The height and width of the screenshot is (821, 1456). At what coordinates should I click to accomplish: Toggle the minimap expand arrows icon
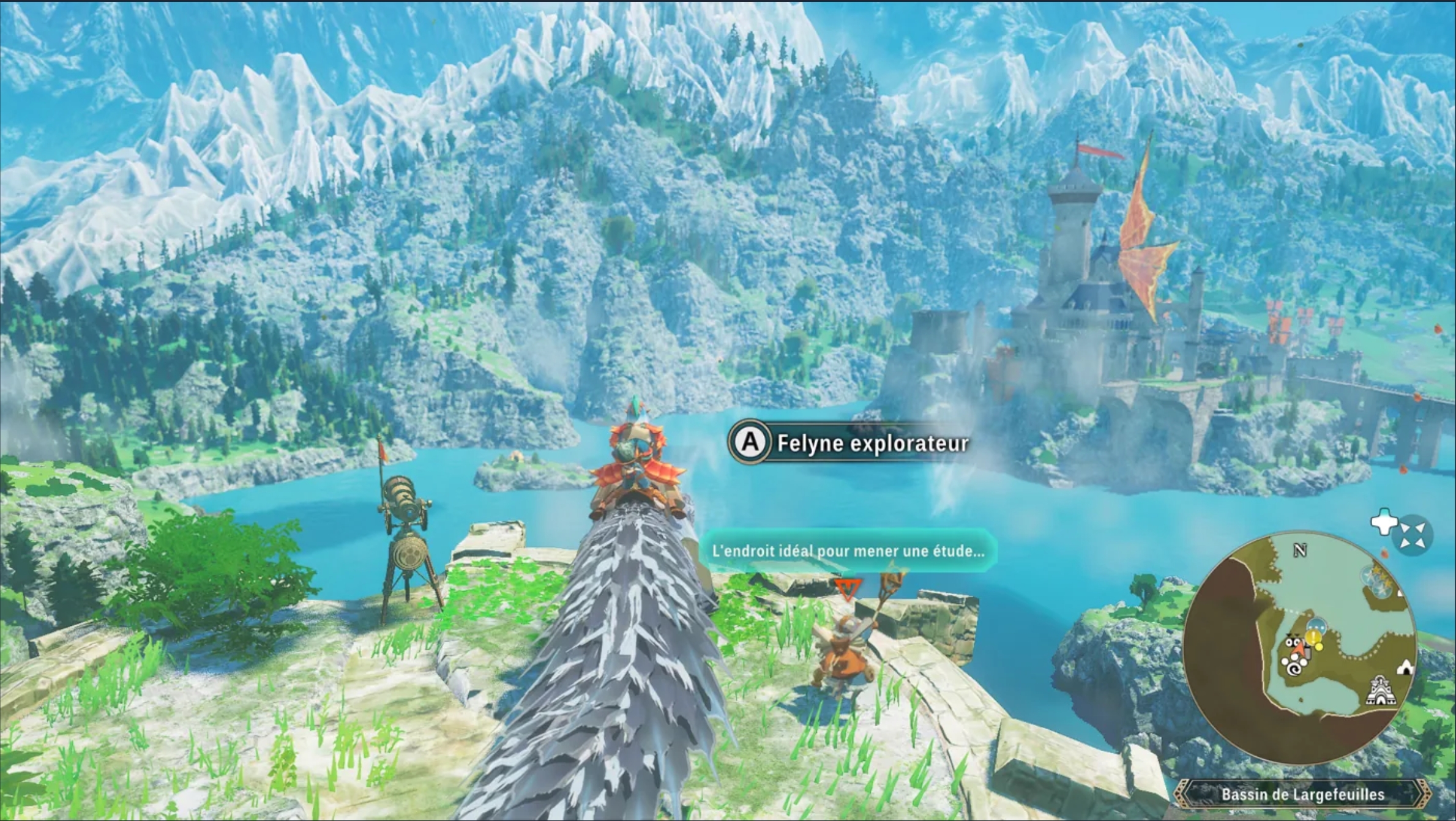(x=1413, y=537)
